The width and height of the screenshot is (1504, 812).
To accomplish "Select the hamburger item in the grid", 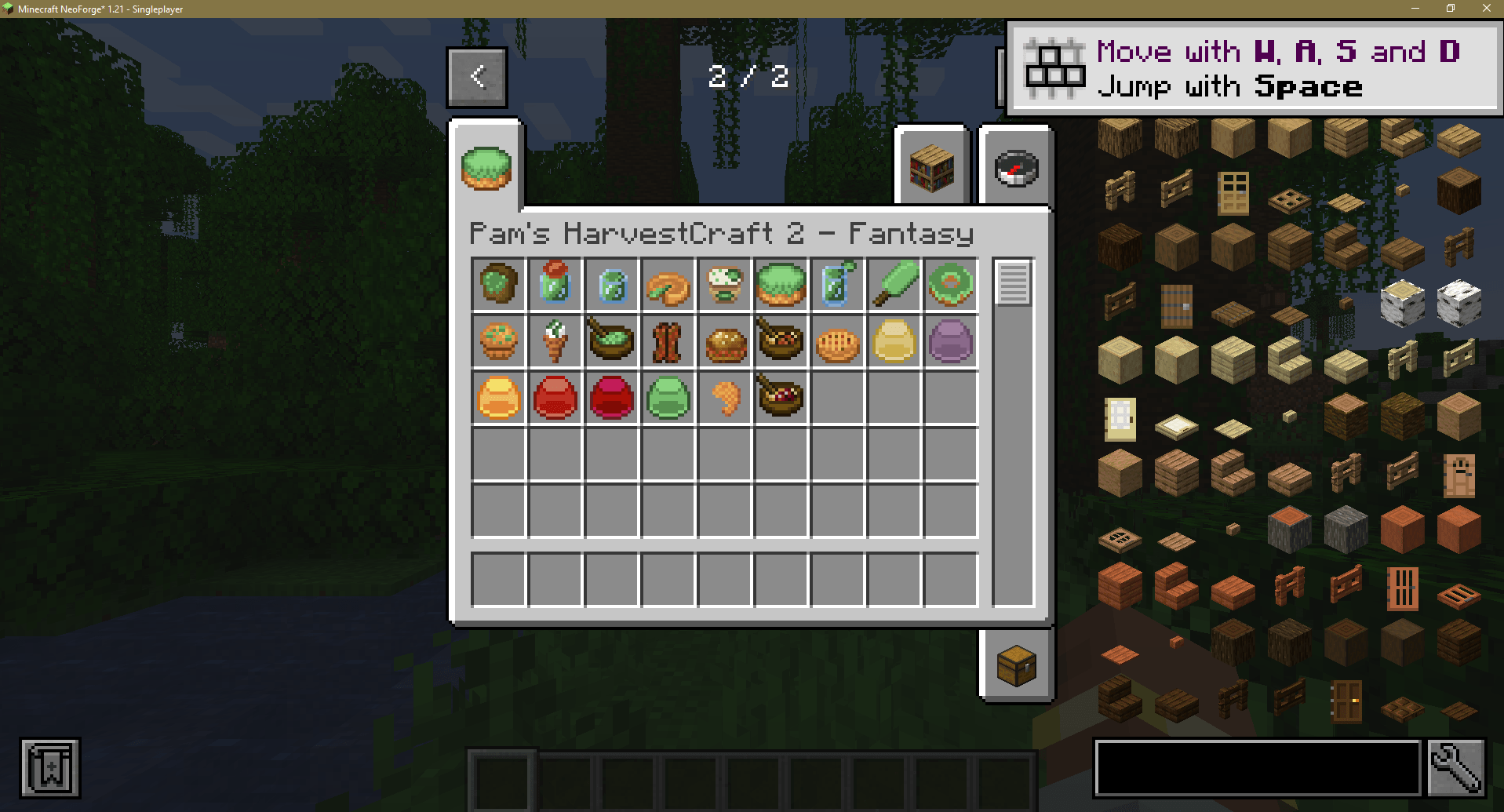I will (725, 341).
